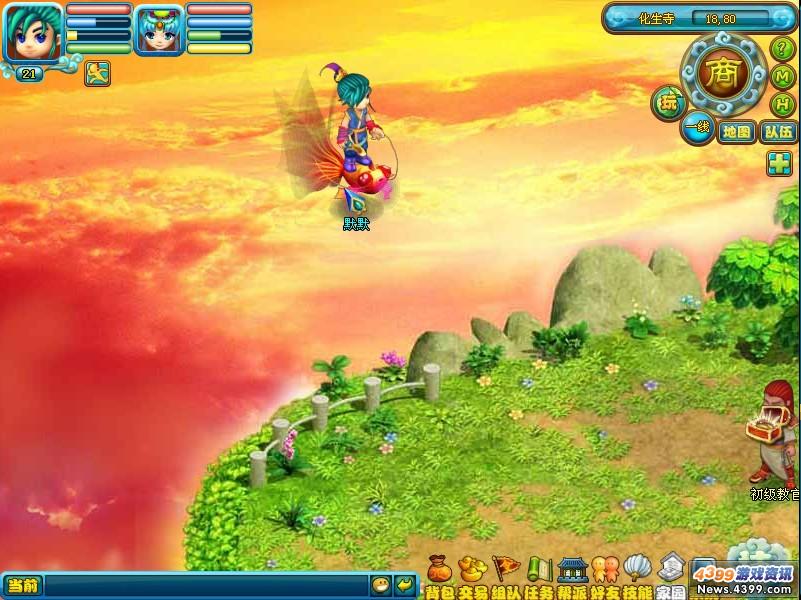The width and height of the screenshot is (801, 600).
Task: Open the 任务 quest scroll
Action: point(540,570)
